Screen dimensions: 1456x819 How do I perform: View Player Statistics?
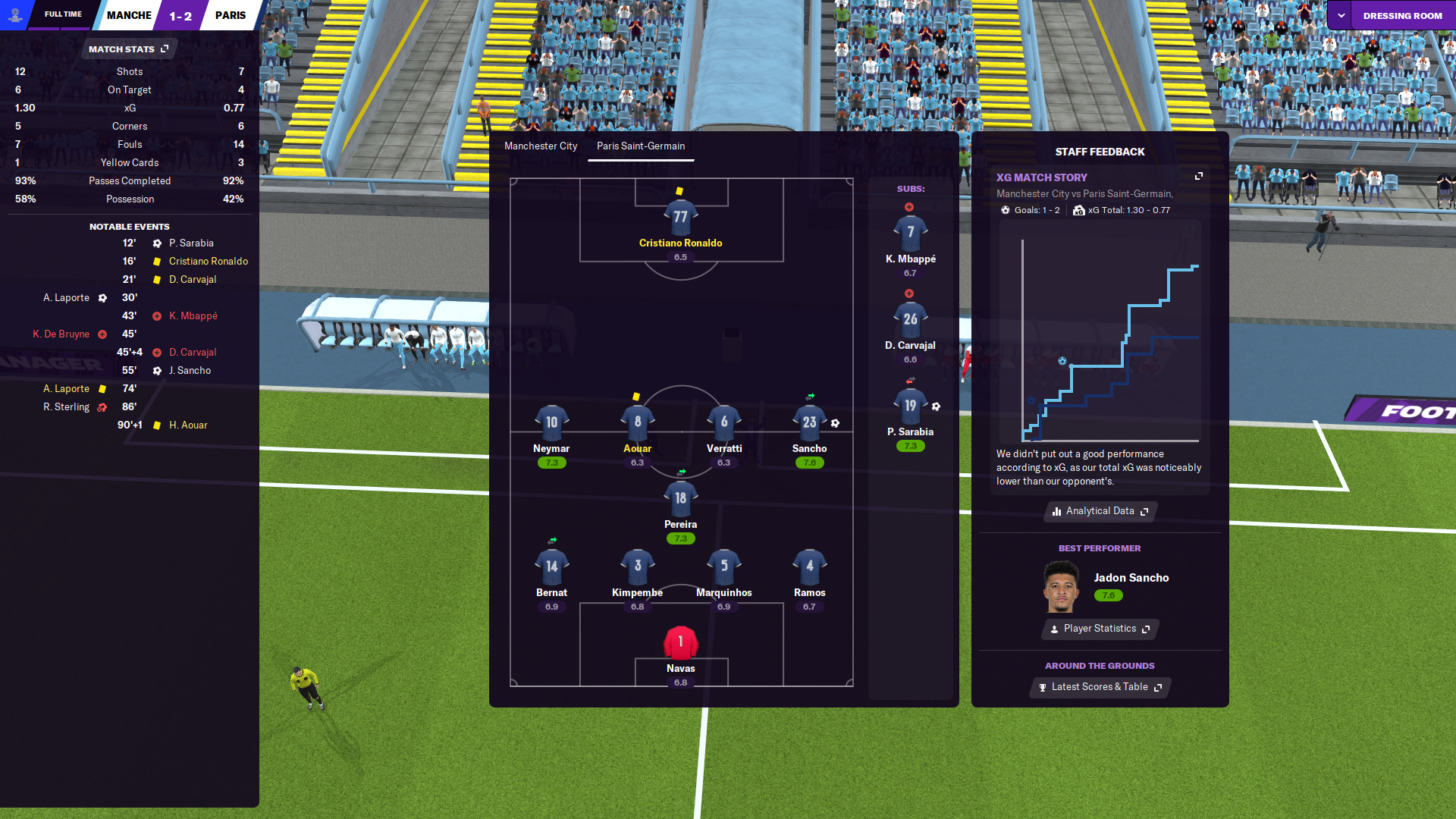tap(1100, 629)
